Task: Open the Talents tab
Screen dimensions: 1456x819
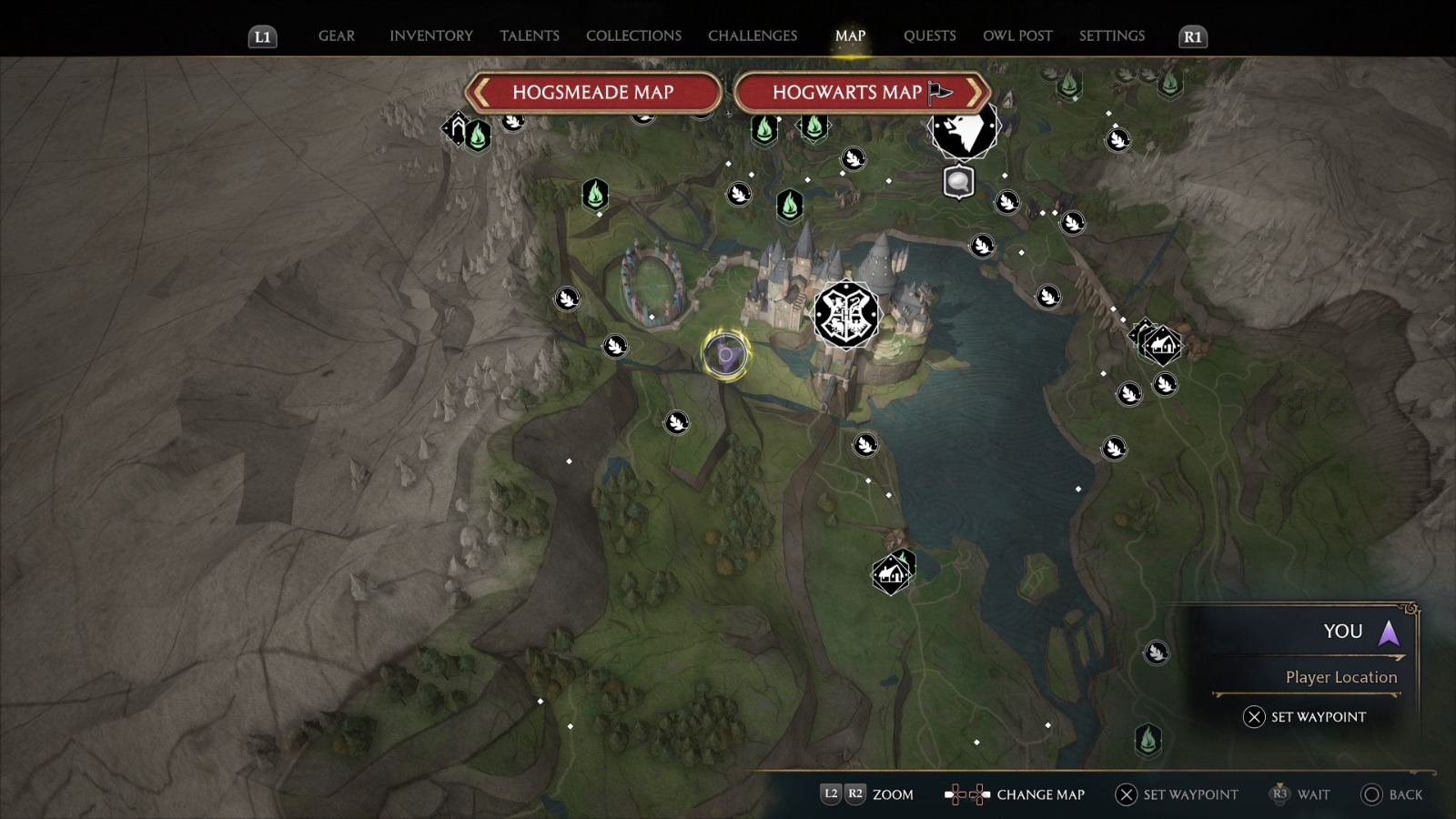Action: coord(529,35)
